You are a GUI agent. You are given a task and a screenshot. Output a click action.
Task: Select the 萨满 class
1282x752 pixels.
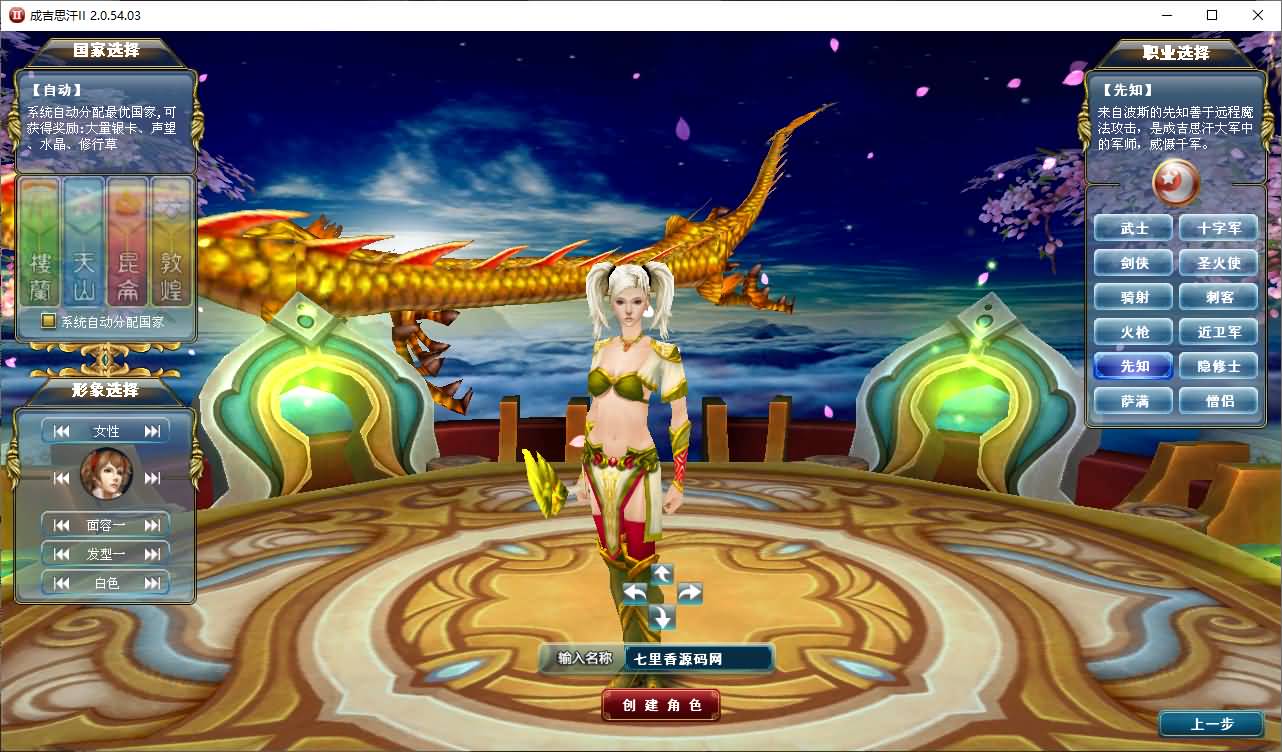pyautogui.click(x=1133, y=401)
